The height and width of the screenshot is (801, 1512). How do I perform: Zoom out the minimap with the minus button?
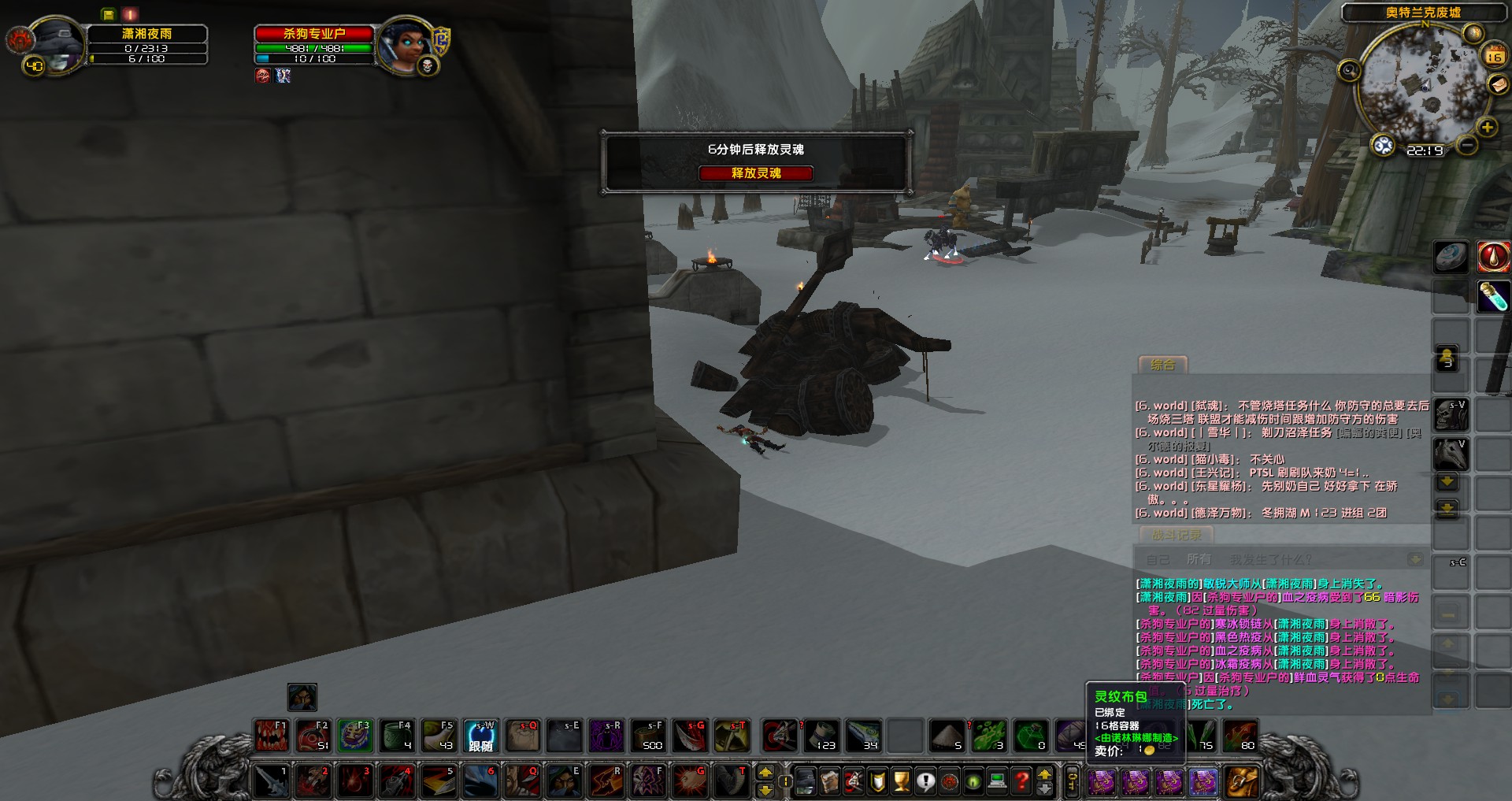[x=1466, y=146]
